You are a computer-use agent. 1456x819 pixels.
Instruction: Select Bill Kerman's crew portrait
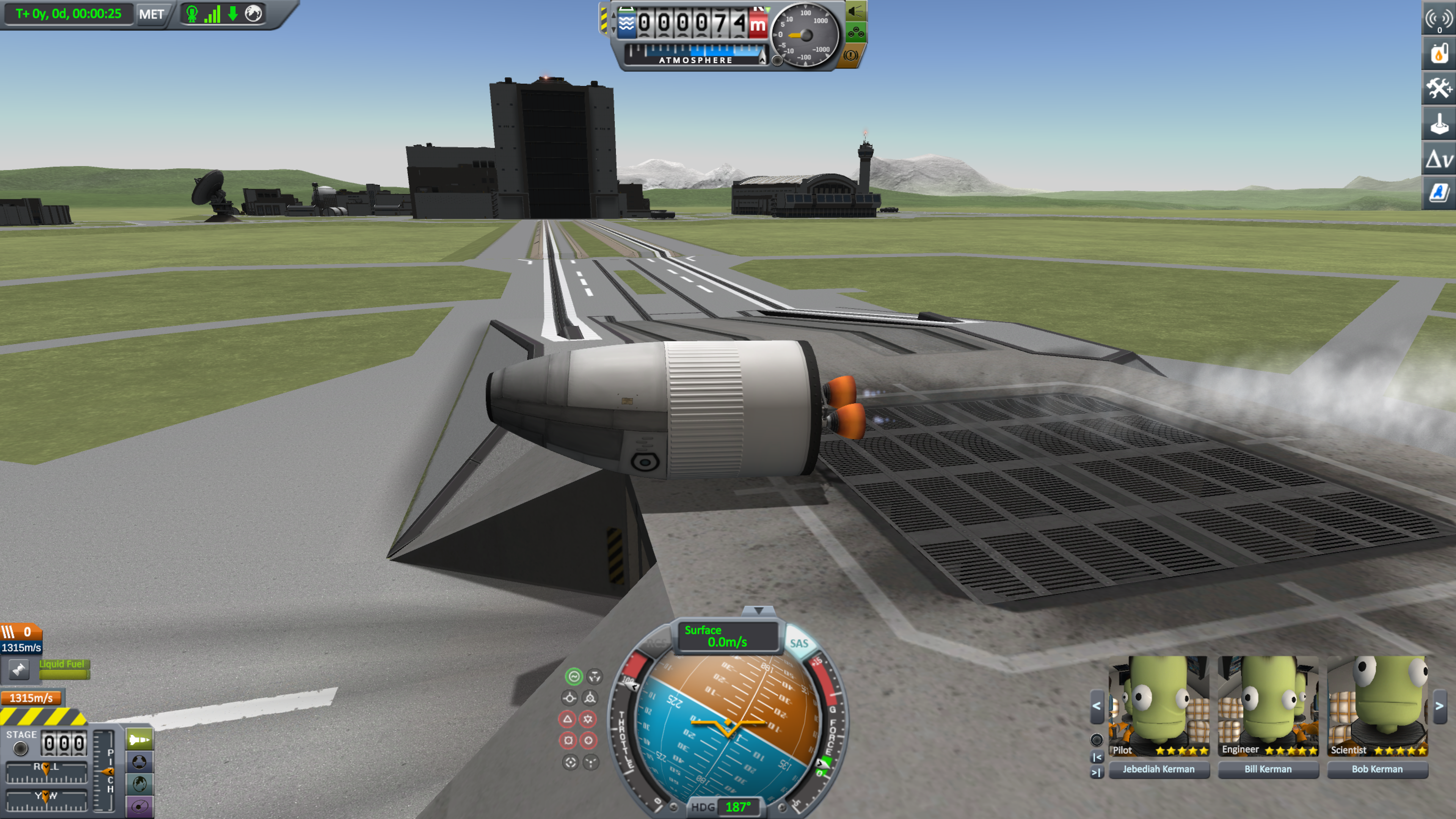(1268, 706)
